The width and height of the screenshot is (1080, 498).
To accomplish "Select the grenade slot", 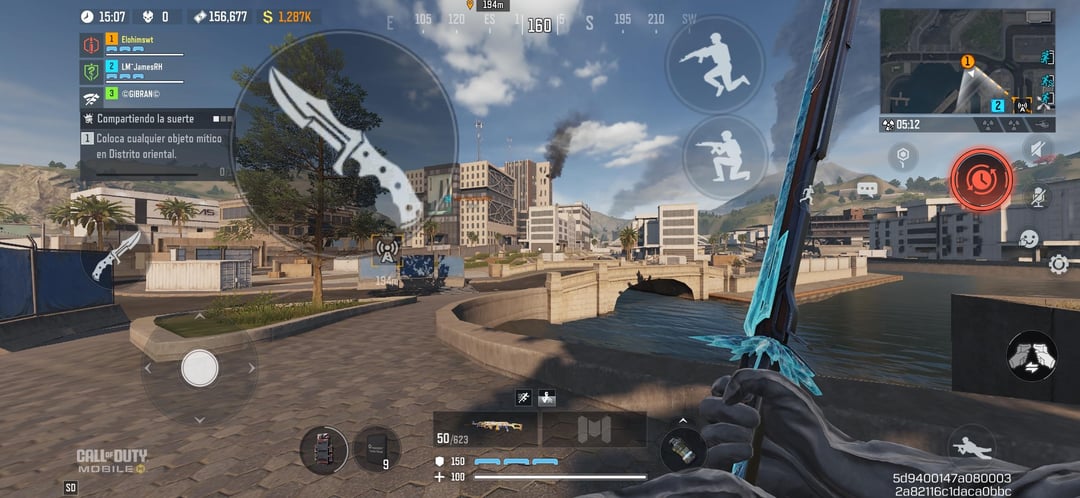I will coord(681,447).
